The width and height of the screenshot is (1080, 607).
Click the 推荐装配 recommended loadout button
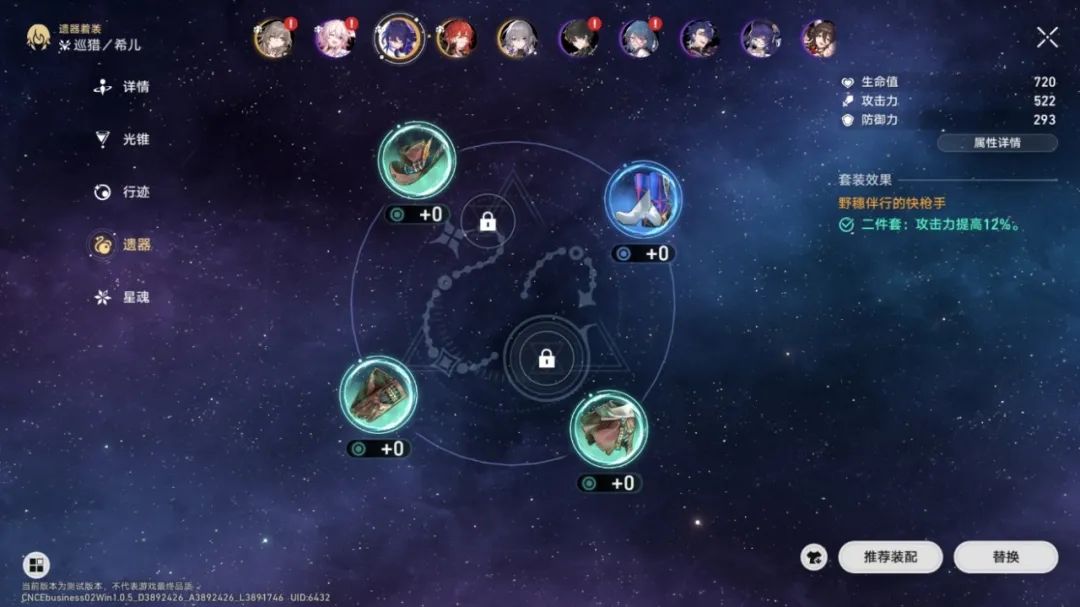pos(889,557)
